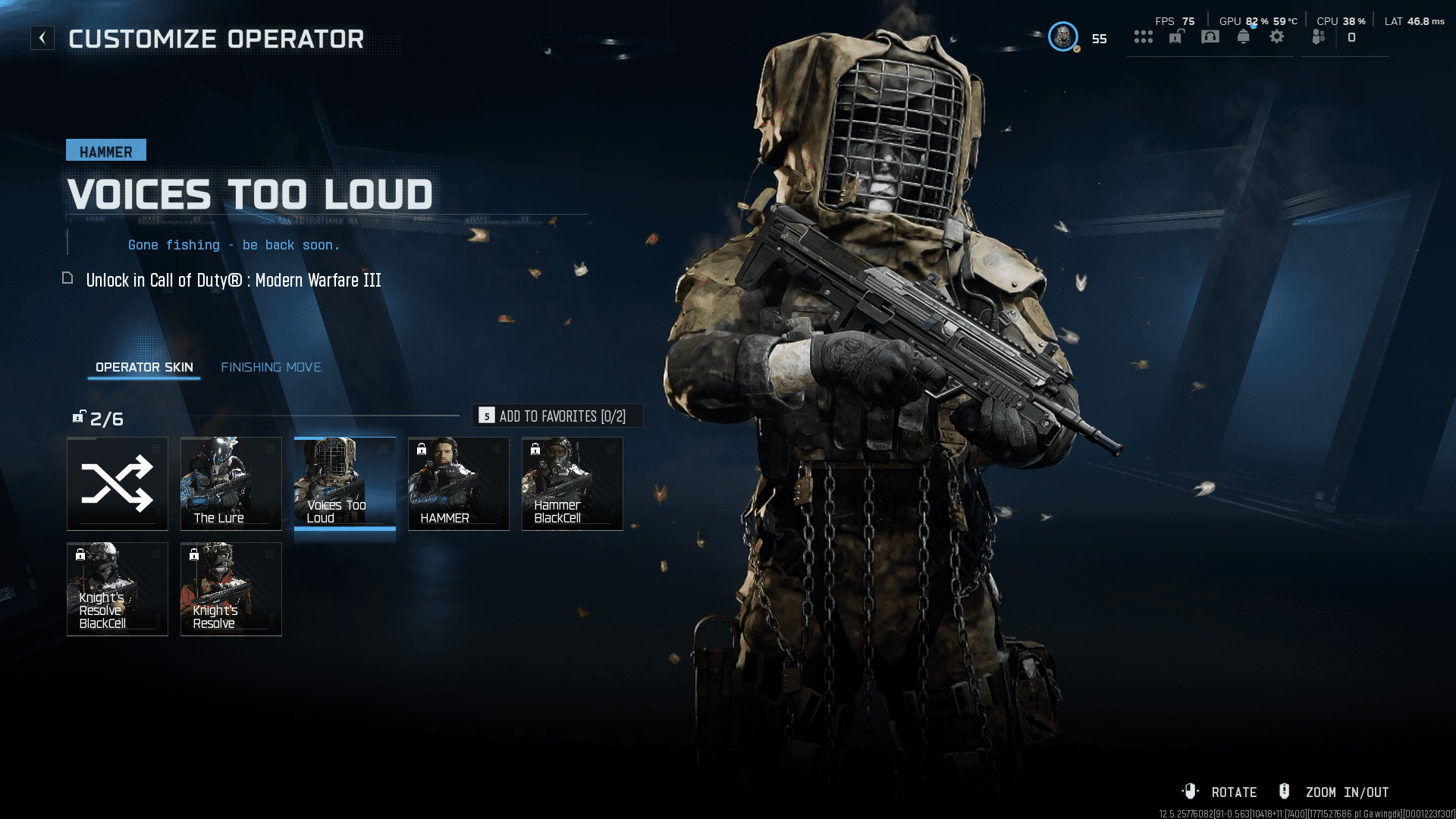The width and height of the screenshot is (1456, 819).
Task: View notifications via the bell icon
Action: click(1244, 36)
